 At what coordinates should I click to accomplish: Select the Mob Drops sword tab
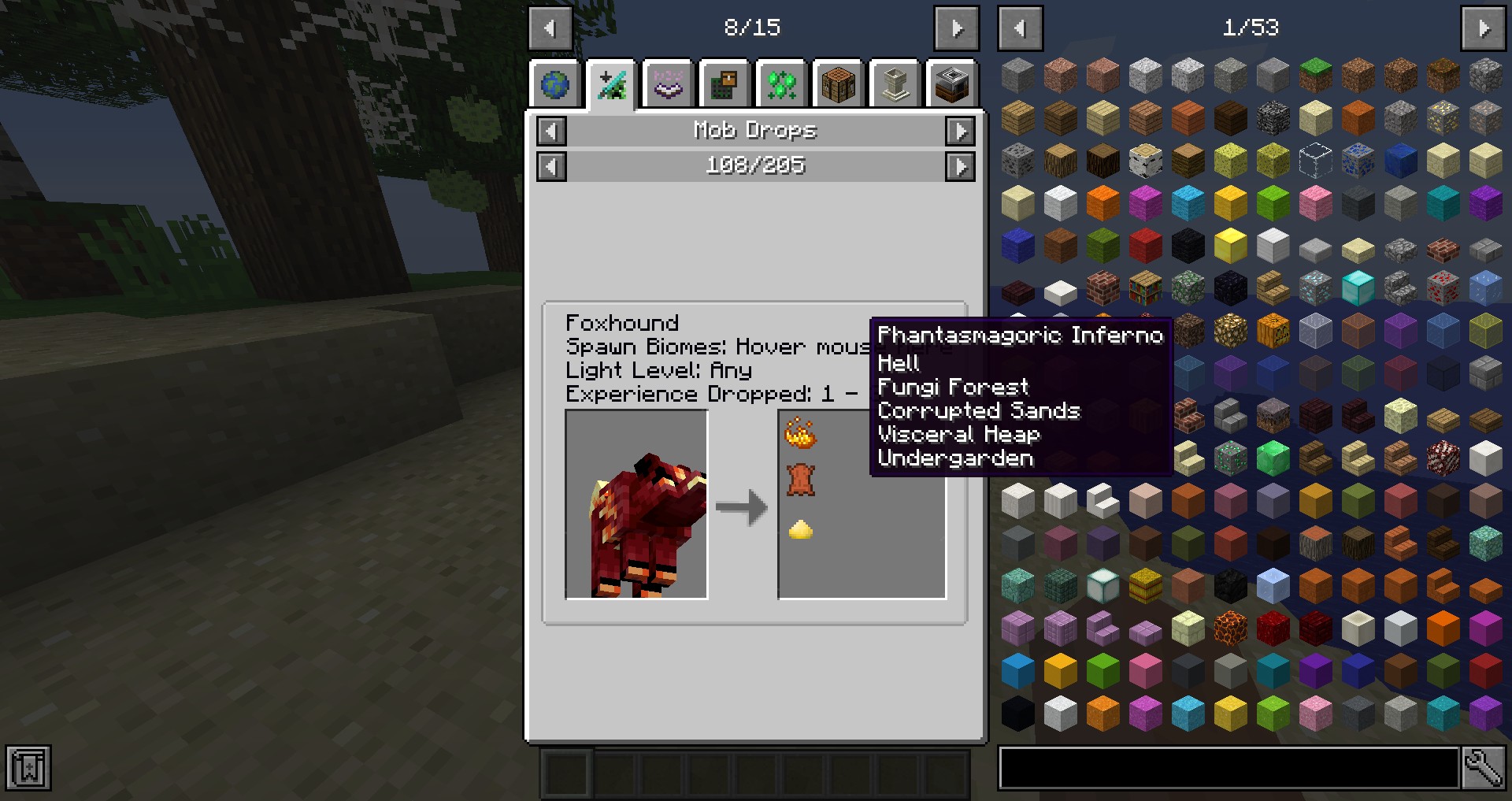(612, 84)
